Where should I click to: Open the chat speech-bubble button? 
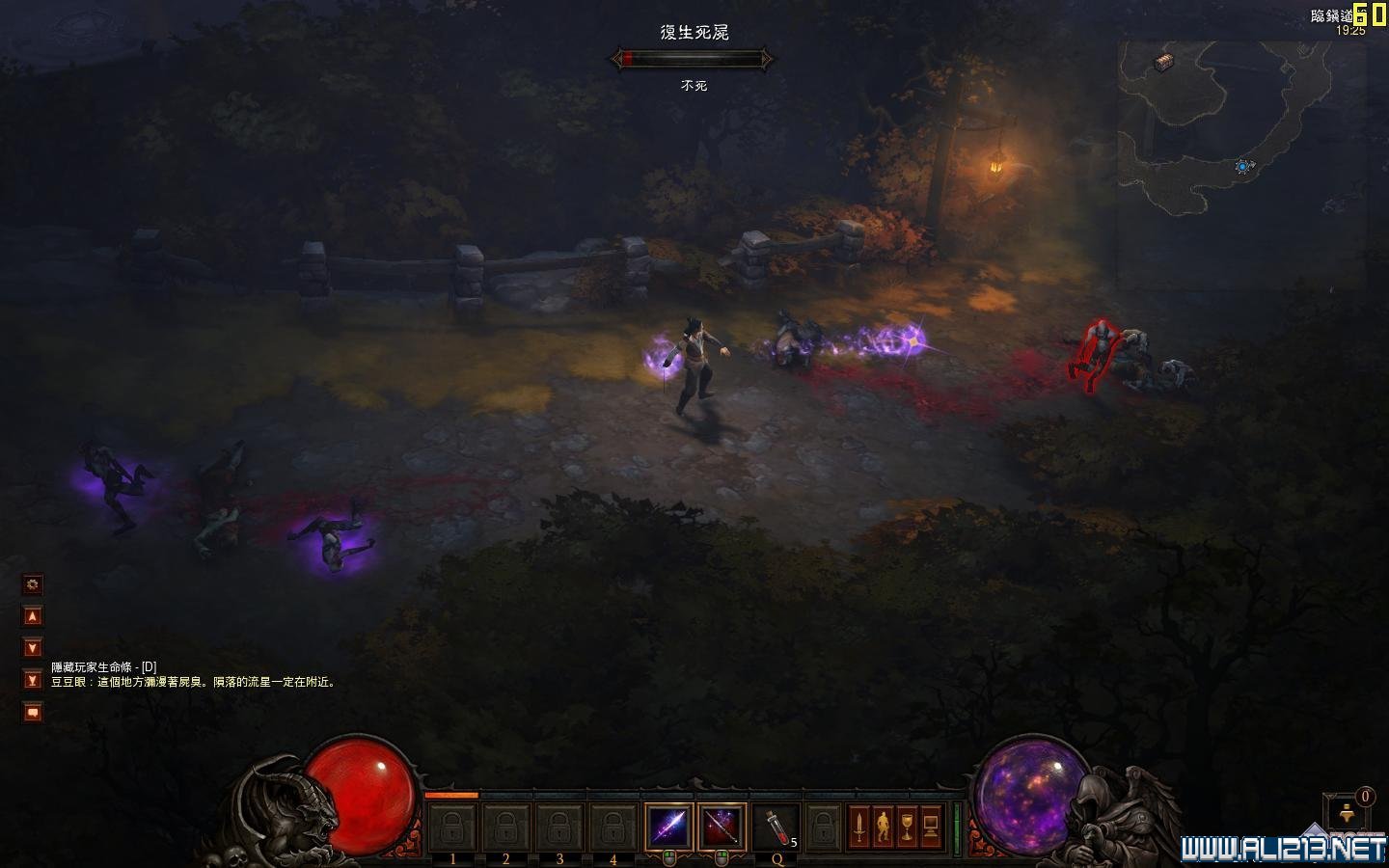[x=33, y=713]
